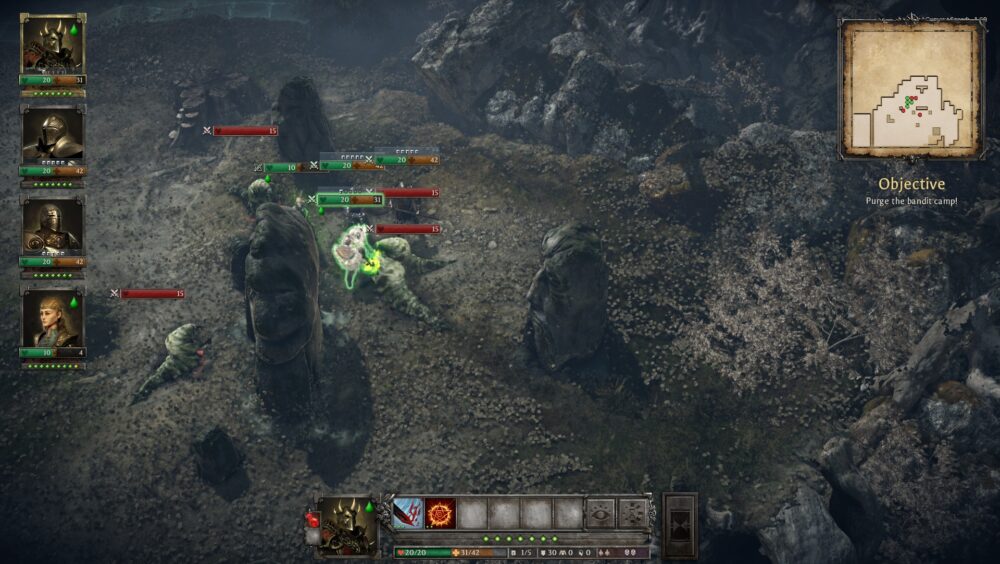
Task: Use the red potion beside hero portrait
Action: [311, 520]
